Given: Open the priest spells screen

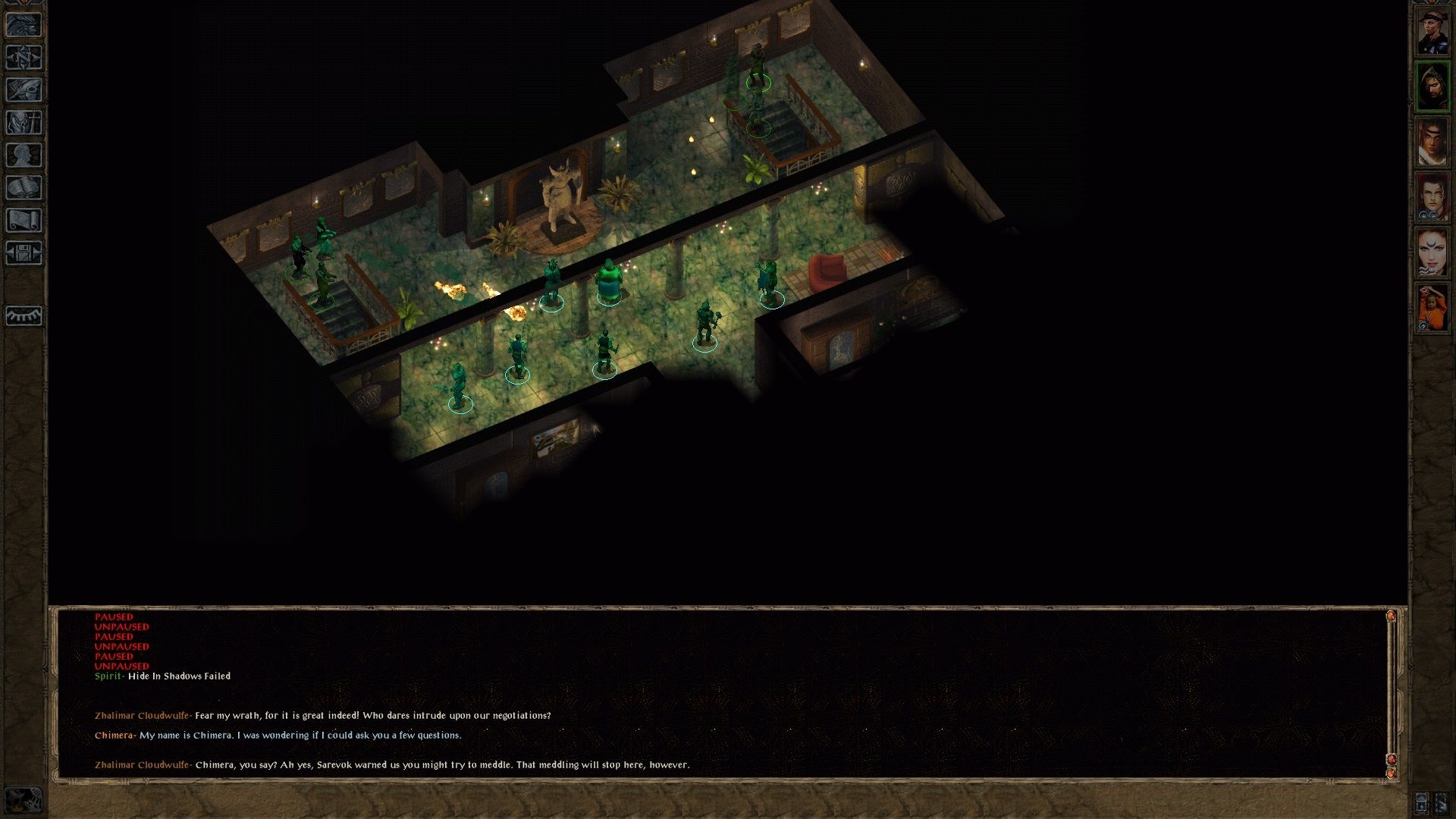Looking at the screenshot, I should [25, 121].
